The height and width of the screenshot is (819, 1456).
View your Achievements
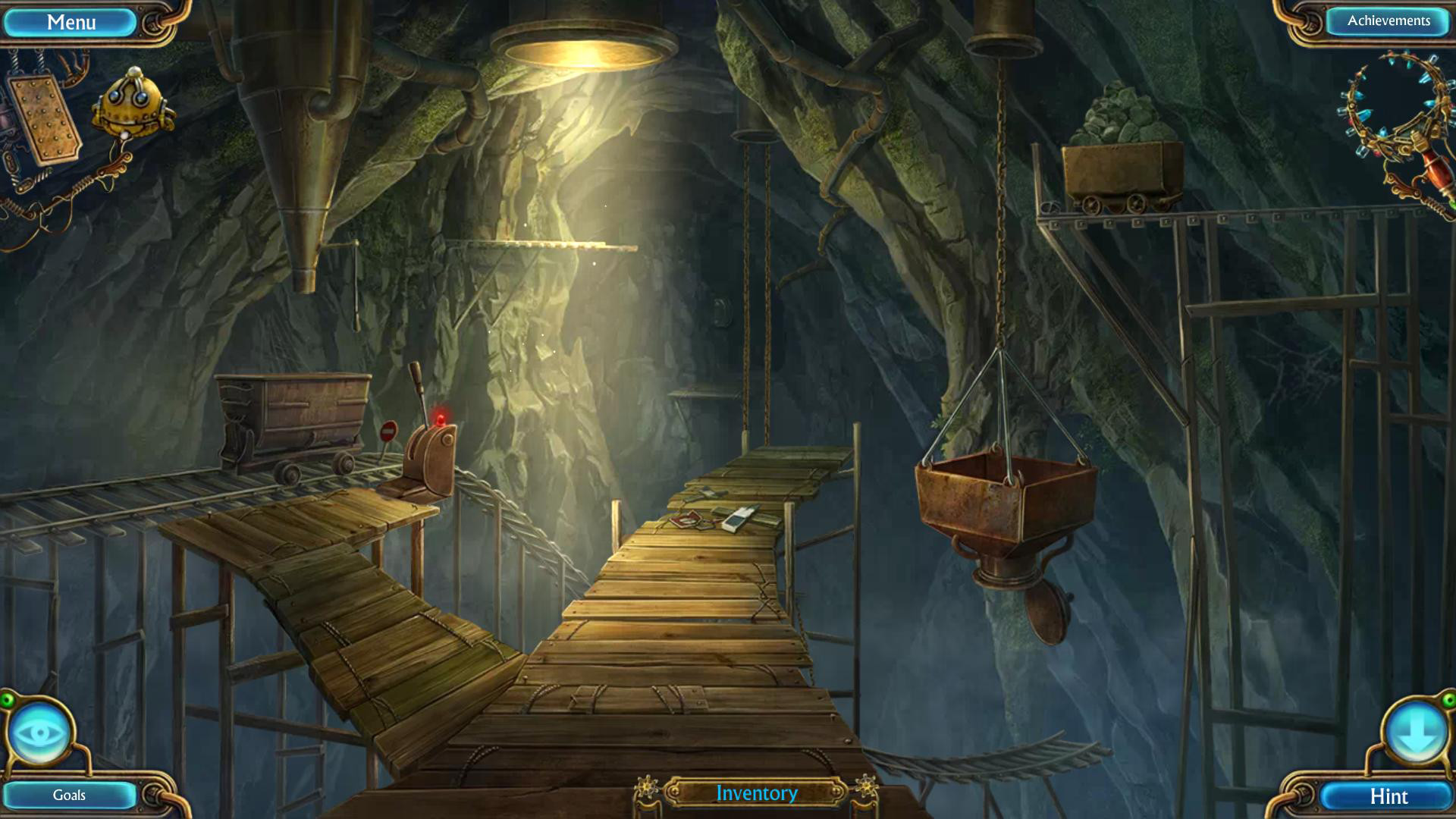1388,21
